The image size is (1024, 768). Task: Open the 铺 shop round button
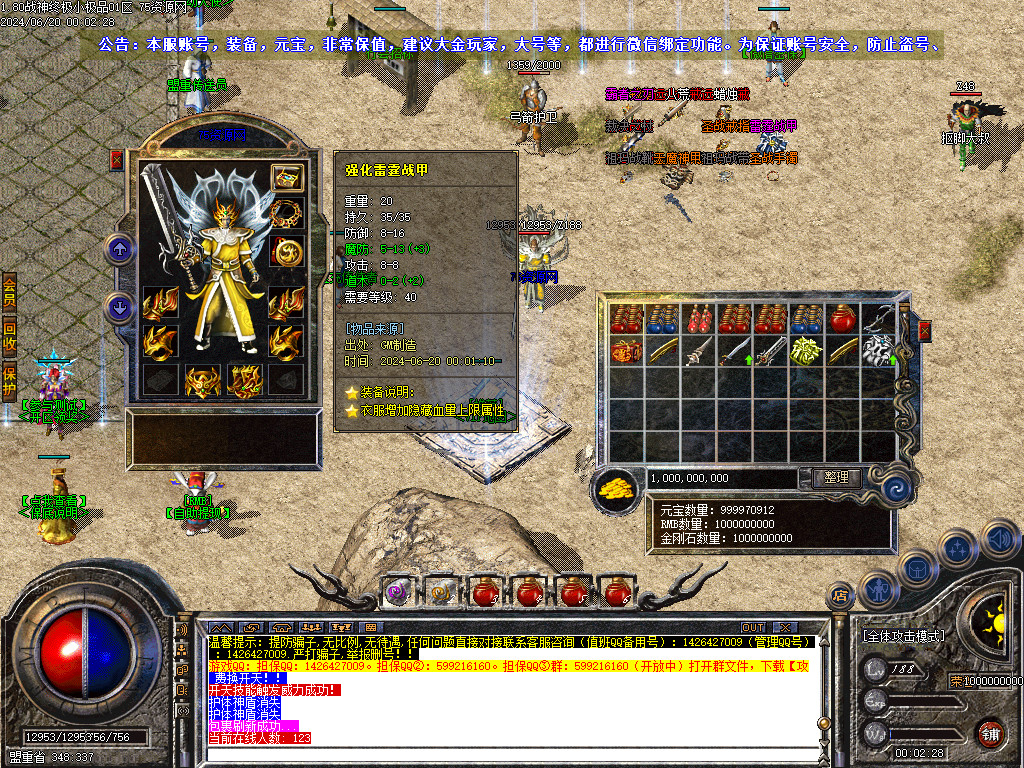tap(989, 733)
